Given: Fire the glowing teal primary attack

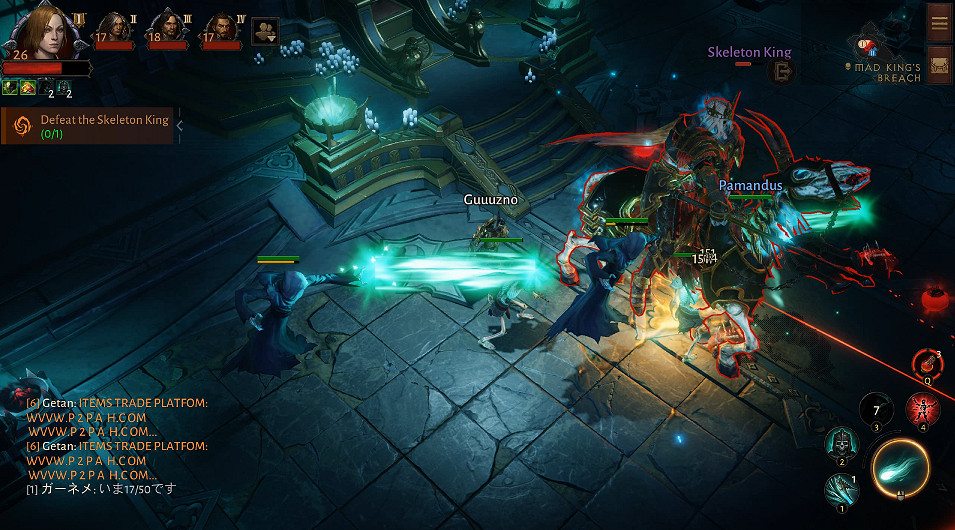Looking at the screenshot, I should 900,468.
